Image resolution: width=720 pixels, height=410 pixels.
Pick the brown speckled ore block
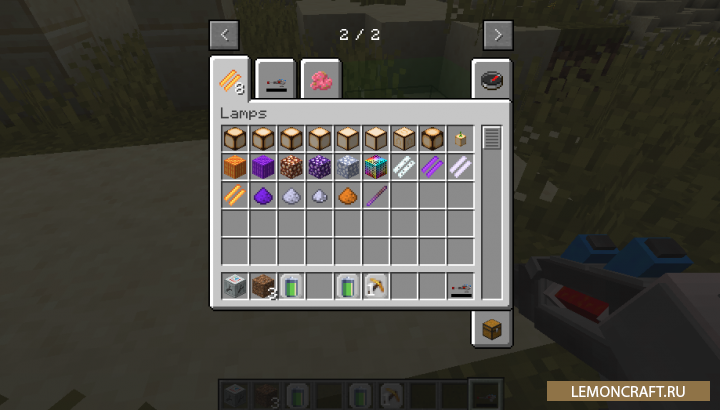tap(291, 167)
